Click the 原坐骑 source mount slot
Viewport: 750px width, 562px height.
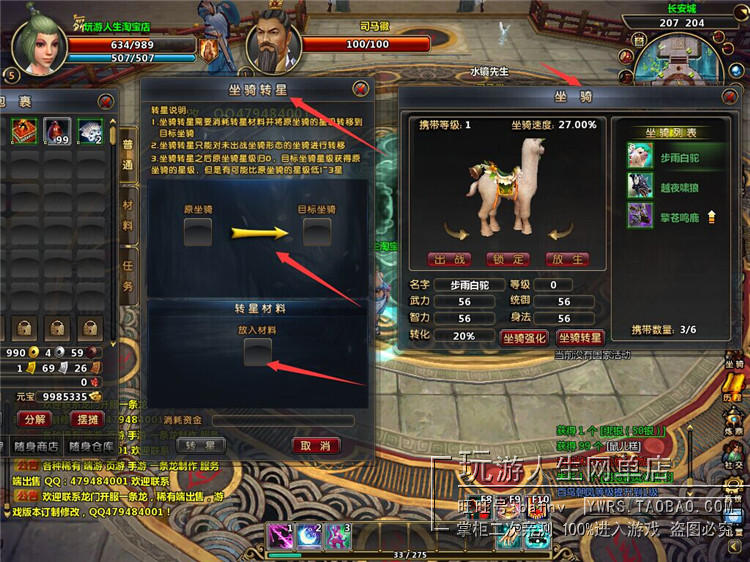[x=198, y=232]
